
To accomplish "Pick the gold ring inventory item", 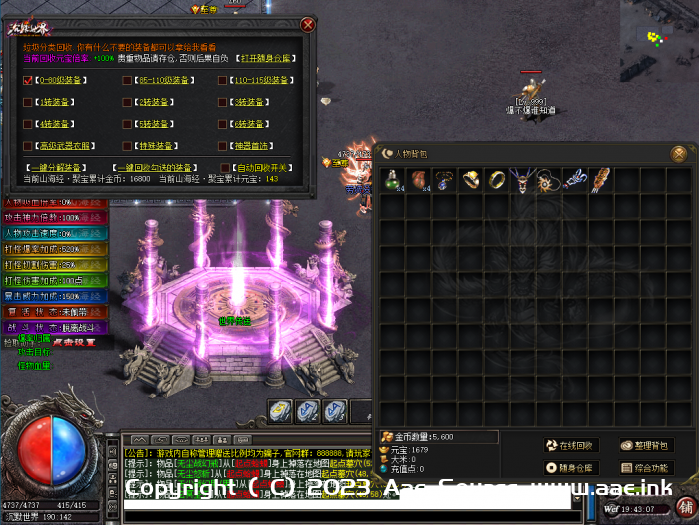I will pyautogui.click(x=496, y=180).
